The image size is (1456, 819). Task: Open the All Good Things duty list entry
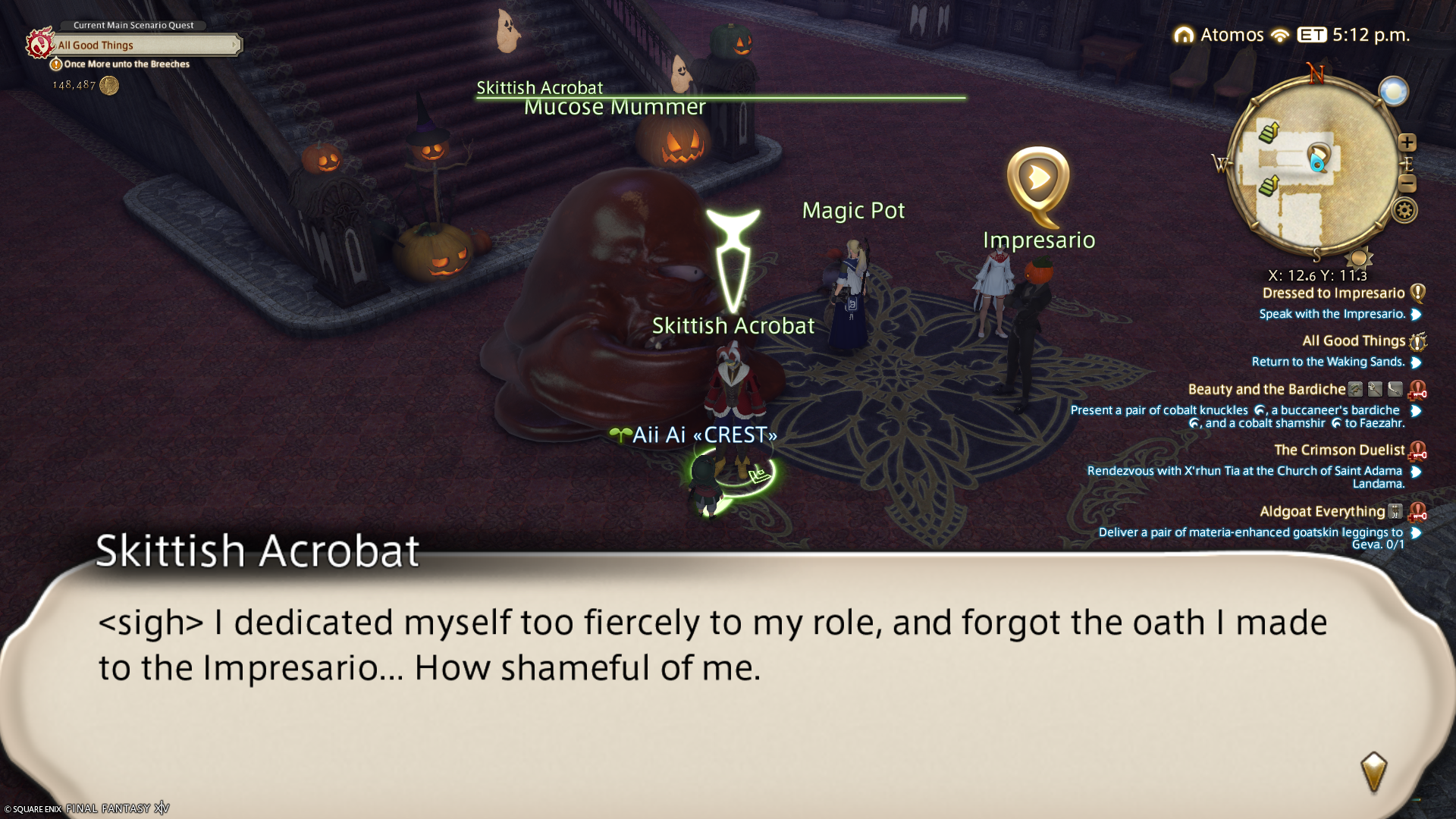1354,341
